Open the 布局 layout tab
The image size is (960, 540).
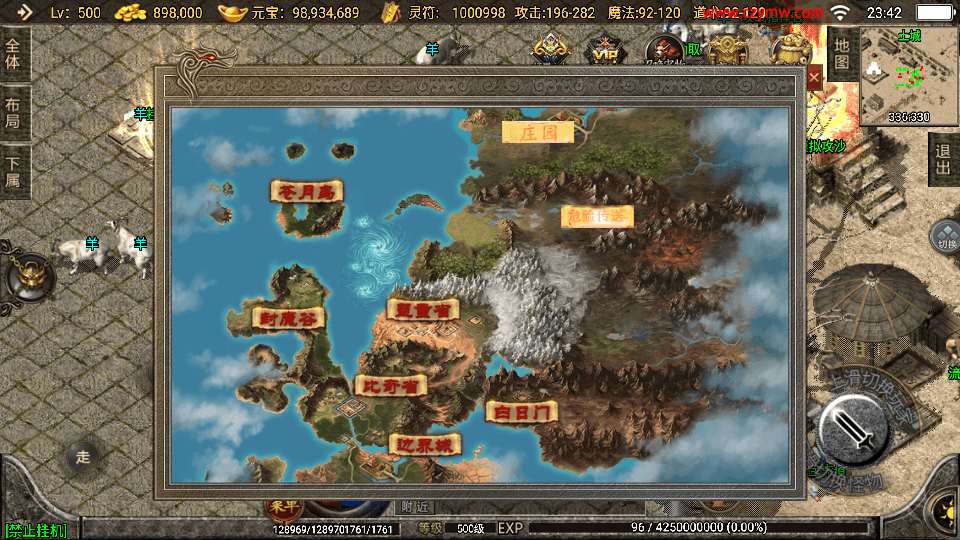(x=13, y=112)
